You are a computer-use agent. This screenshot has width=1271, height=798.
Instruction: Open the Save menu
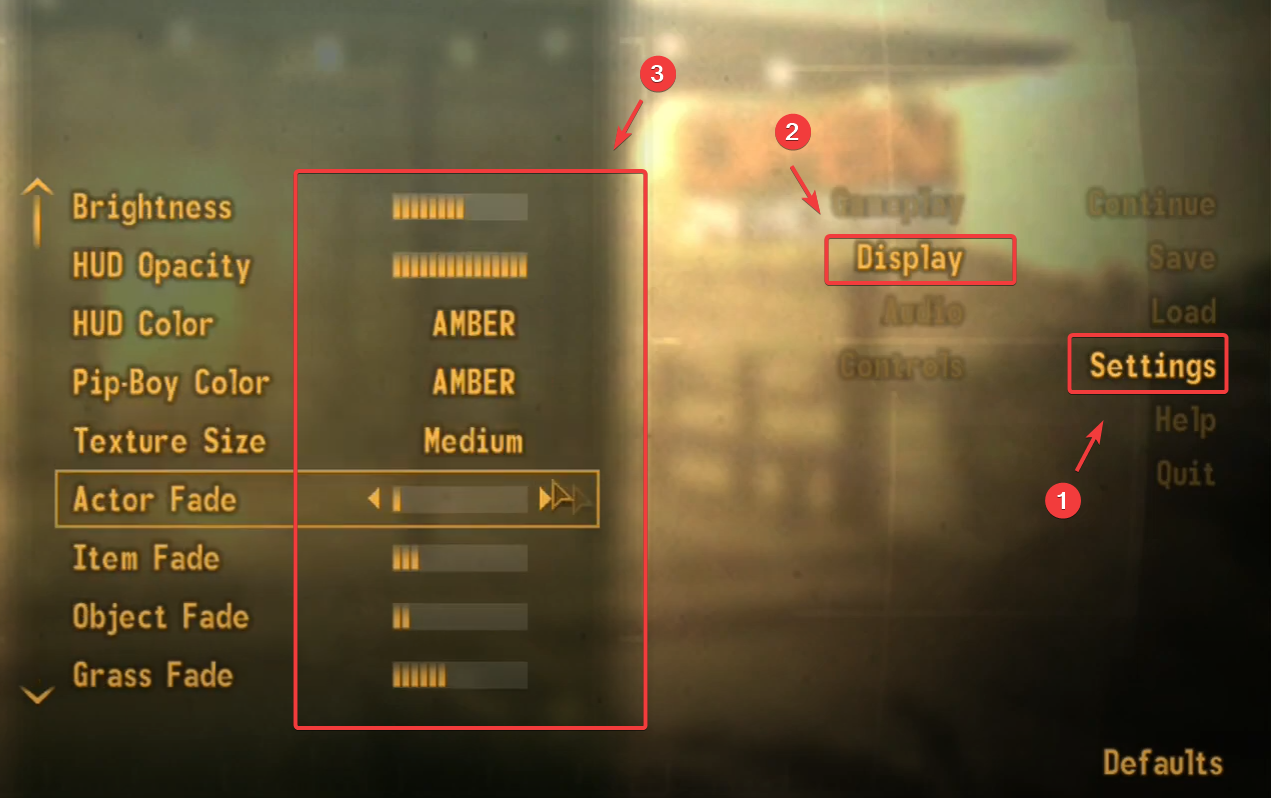point(1181,258)
